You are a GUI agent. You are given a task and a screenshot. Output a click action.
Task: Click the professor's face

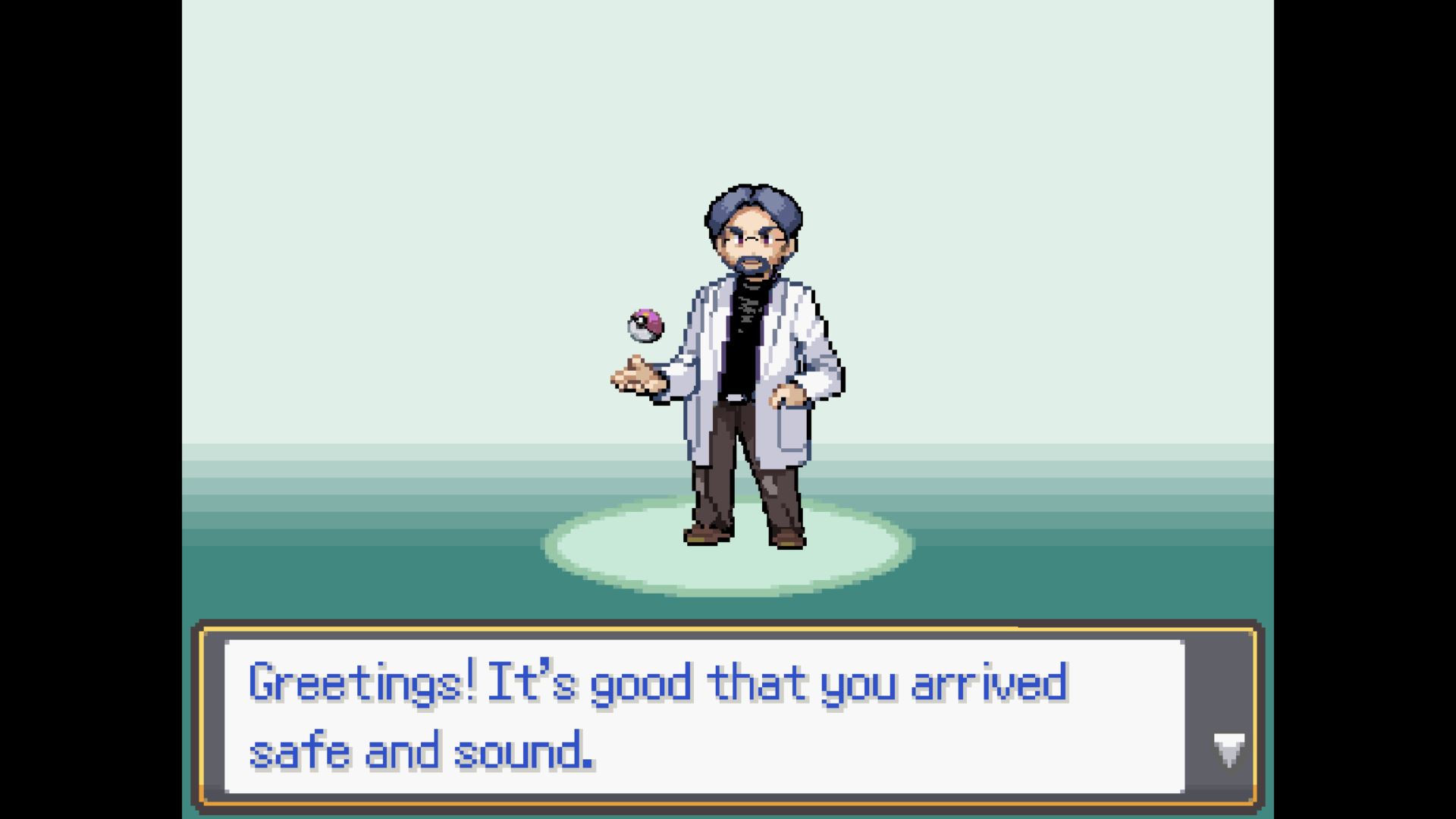[751, 243]
